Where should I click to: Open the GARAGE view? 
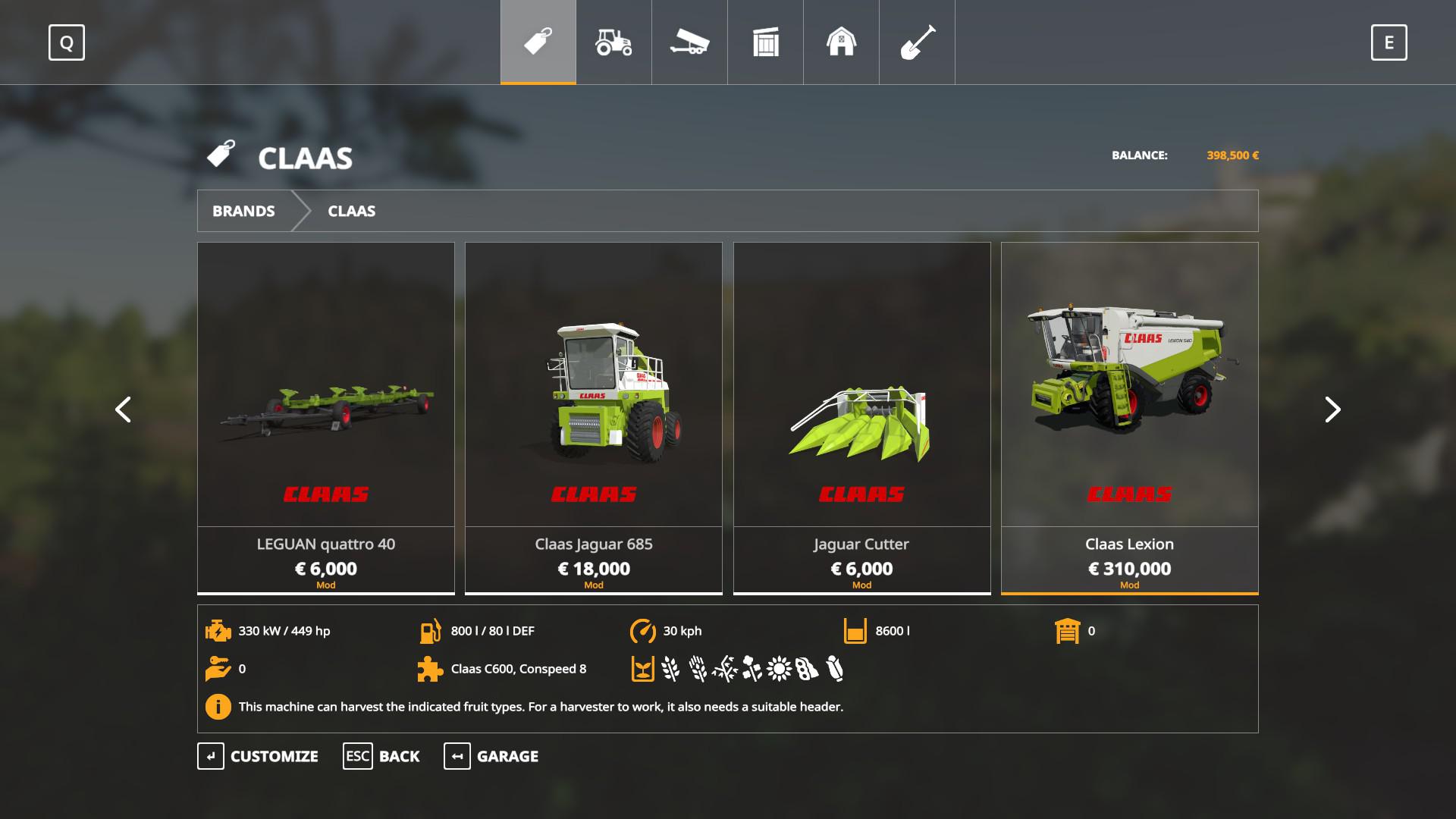click(x=491, y=756)
